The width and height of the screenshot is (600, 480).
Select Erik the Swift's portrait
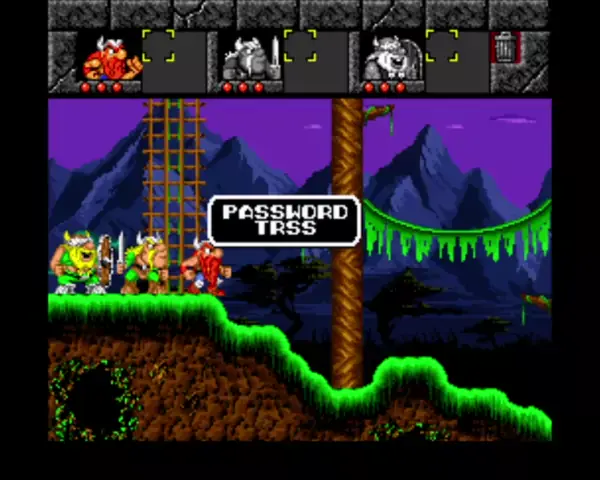(109, 58)
